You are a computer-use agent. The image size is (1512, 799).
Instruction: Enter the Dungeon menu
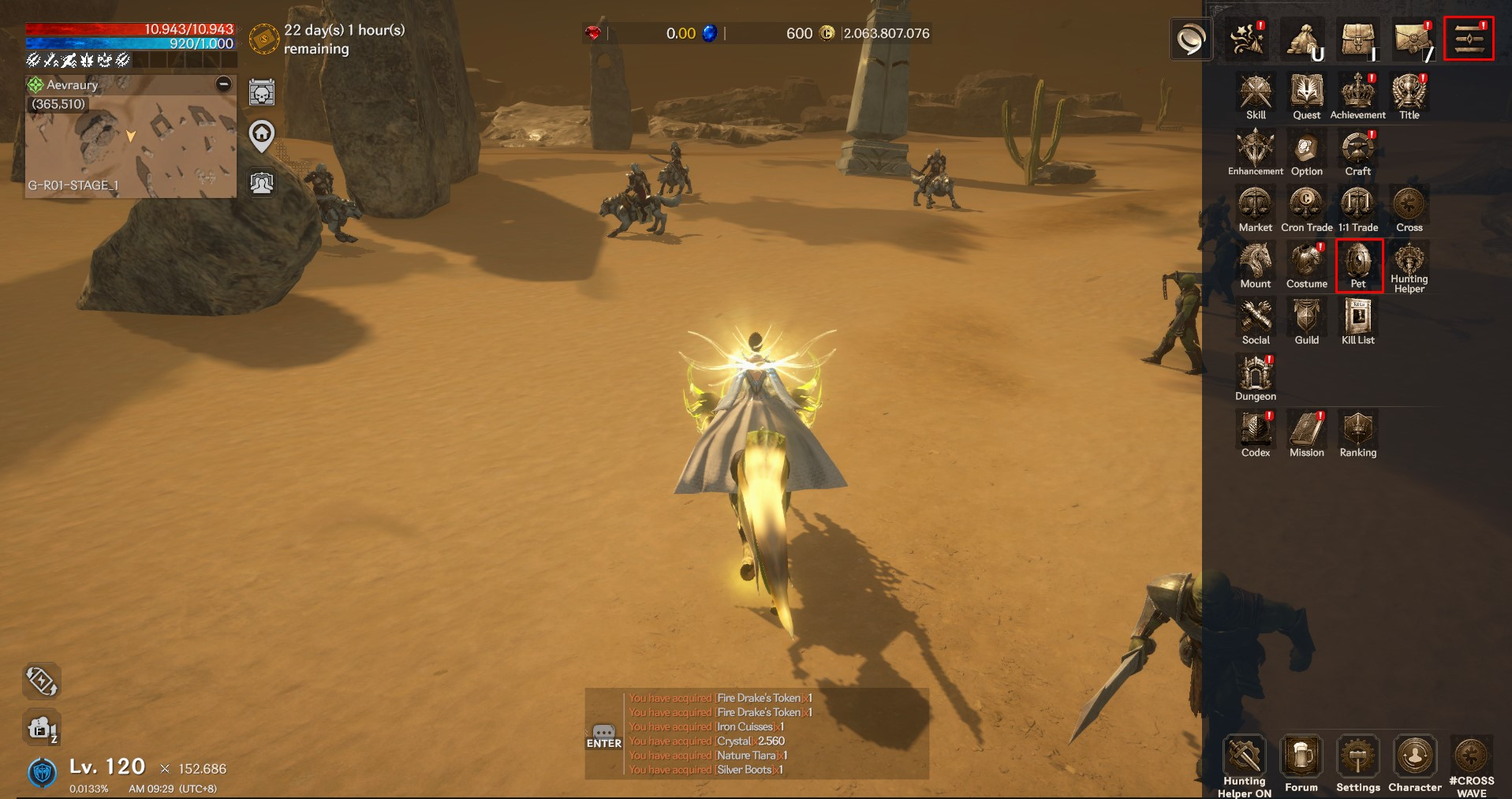click(x=1255, y=375)
